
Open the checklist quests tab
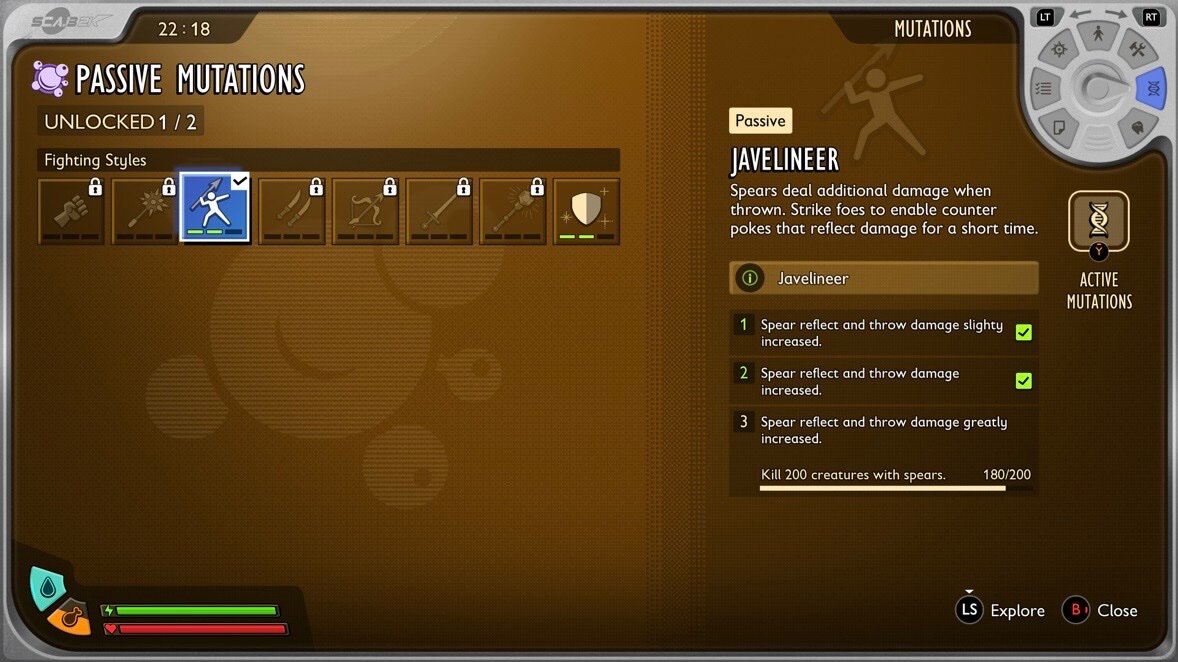click(1043, 89)
